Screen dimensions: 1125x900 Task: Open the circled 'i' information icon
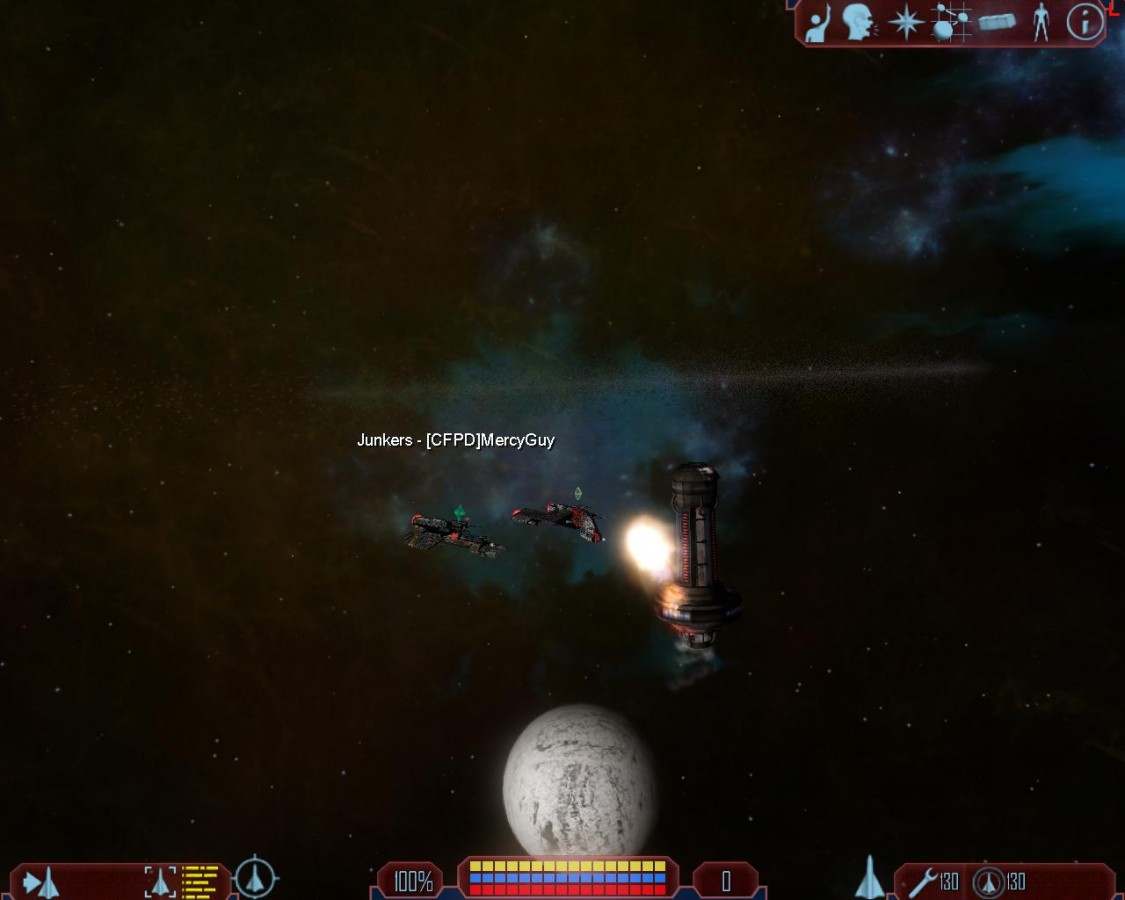1084,22
